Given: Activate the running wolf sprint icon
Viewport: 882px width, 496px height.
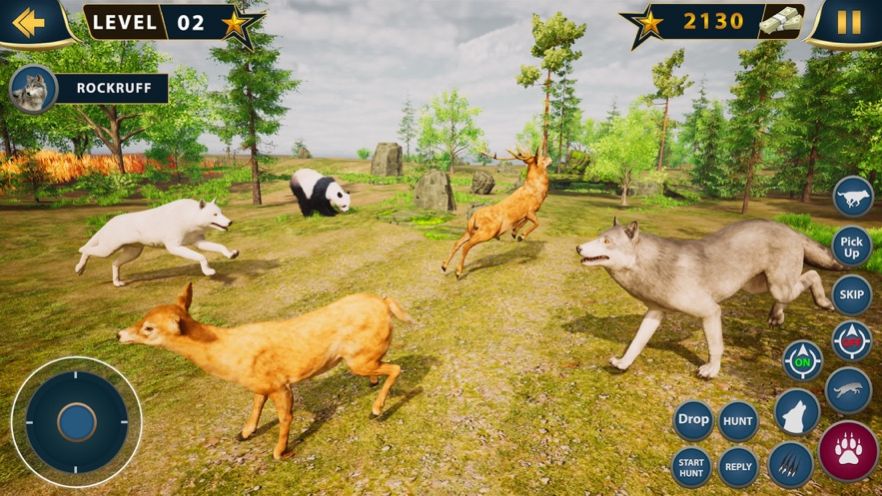Looking at the screenshot, I should (853, 196).
